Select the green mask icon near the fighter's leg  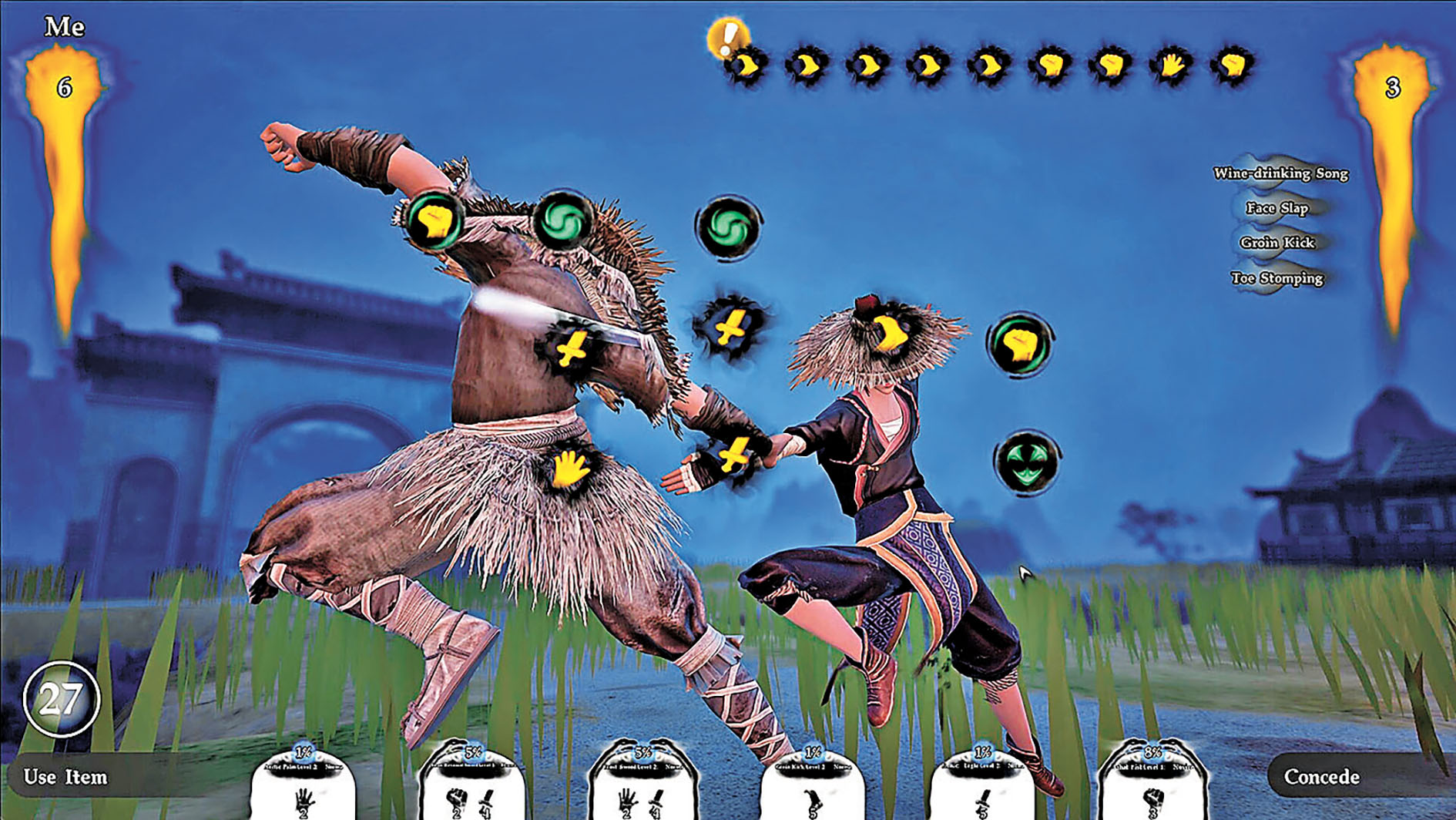(x=1028, y=464)
